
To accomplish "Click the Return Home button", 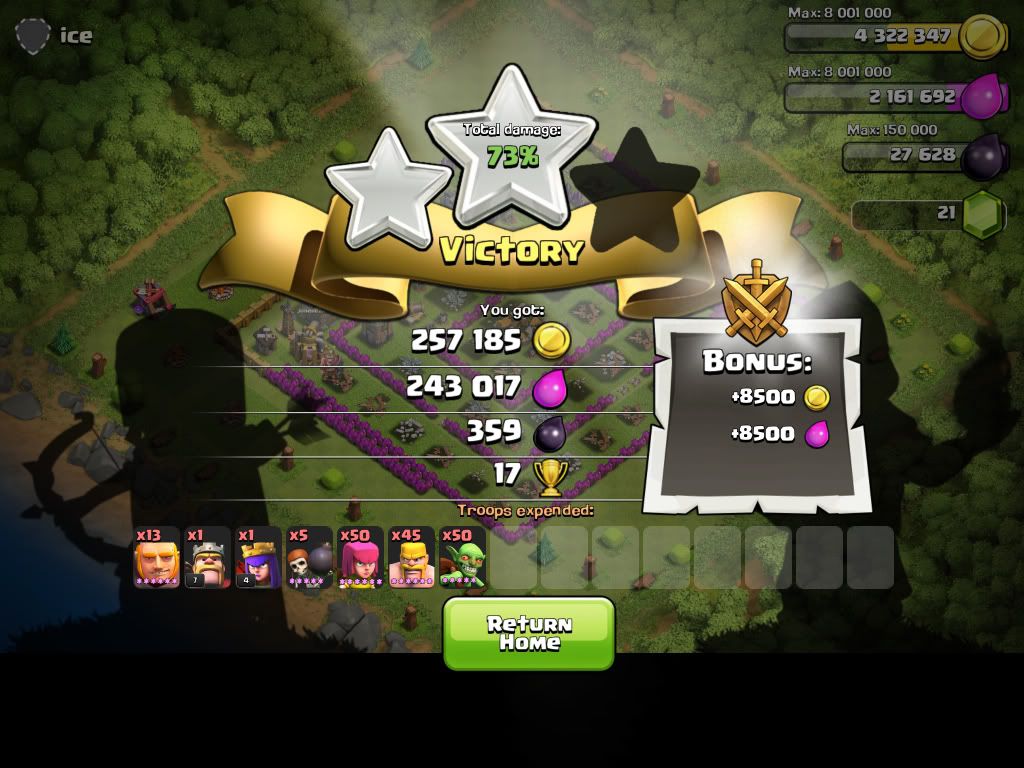I will click(x=528, y=633).
